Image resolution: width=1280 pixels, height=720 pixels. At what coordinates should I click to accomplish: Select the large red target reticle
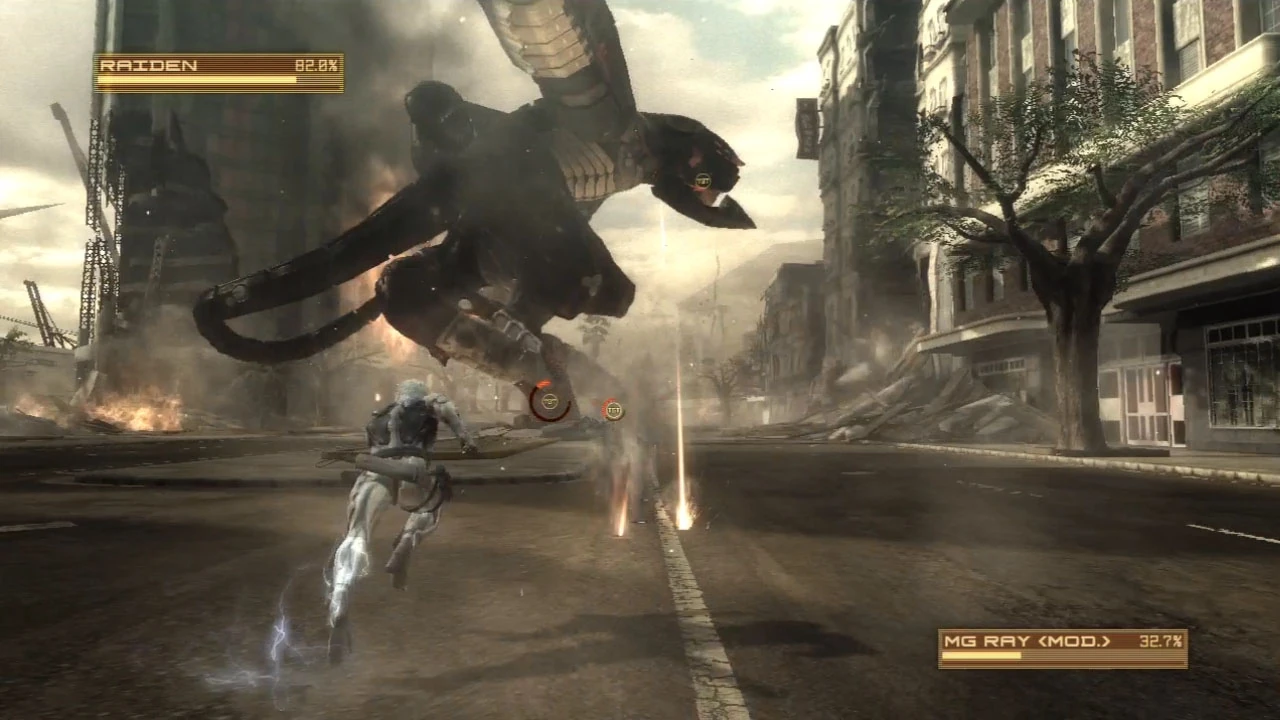pyautogui.click(x=549, y=401)
